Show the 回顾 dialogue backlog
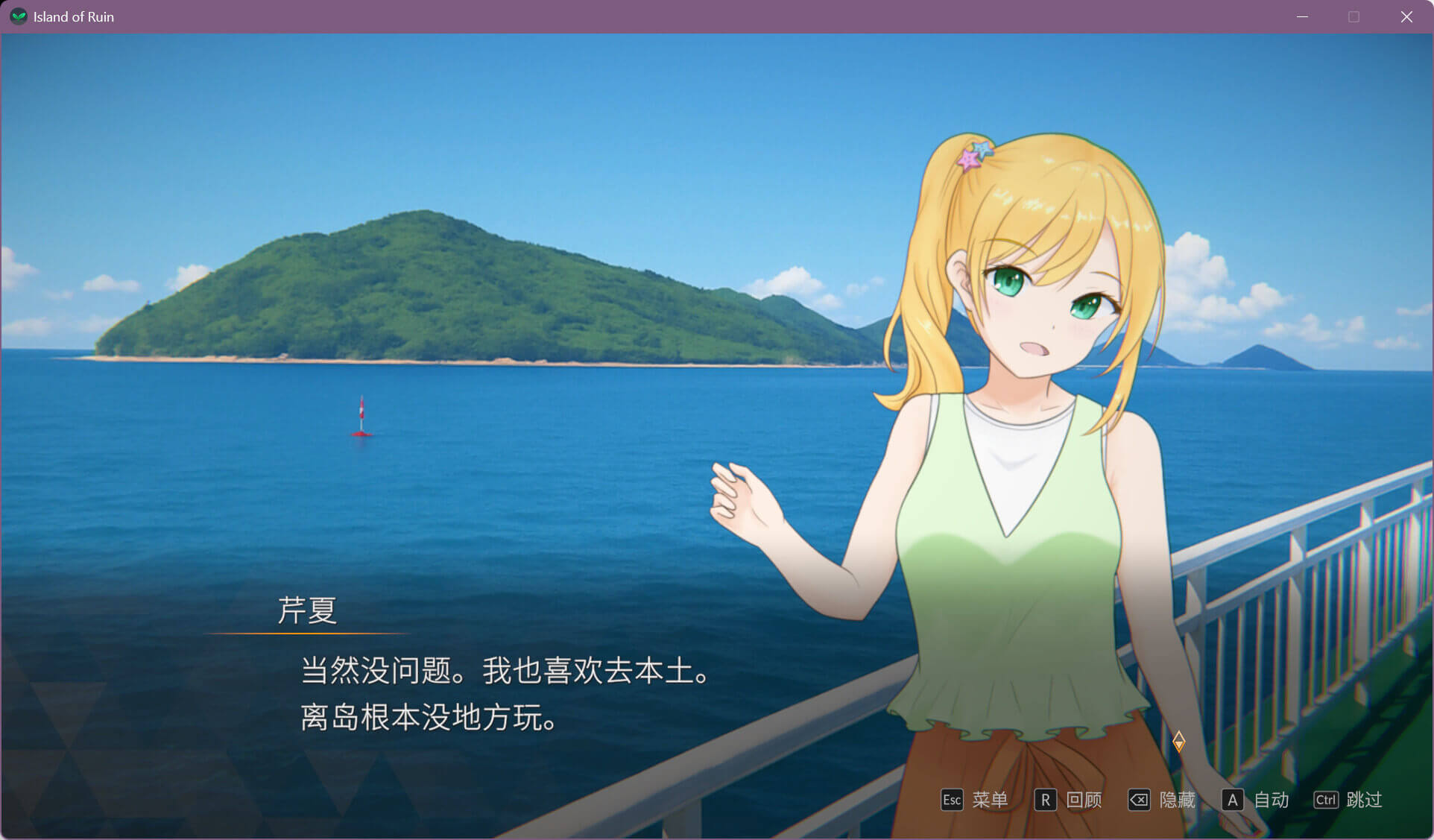 (1068, 800)
